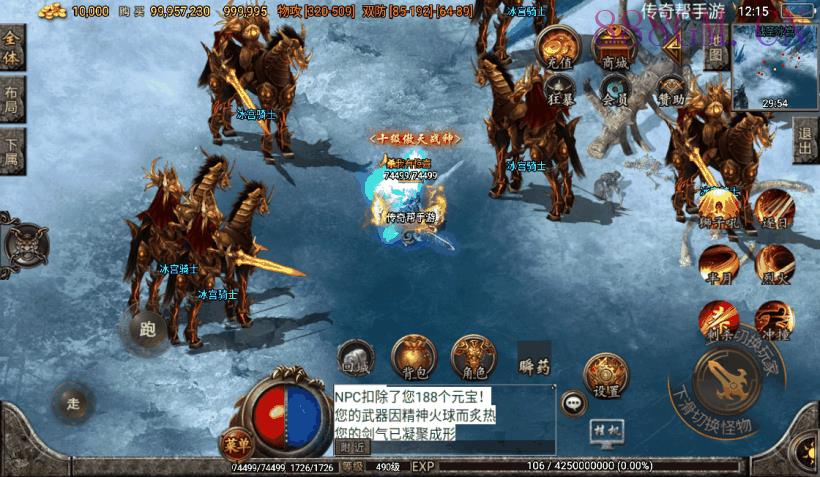Click the minimap
The width and height of the screenshot is (820, 477).
(774, 66)
